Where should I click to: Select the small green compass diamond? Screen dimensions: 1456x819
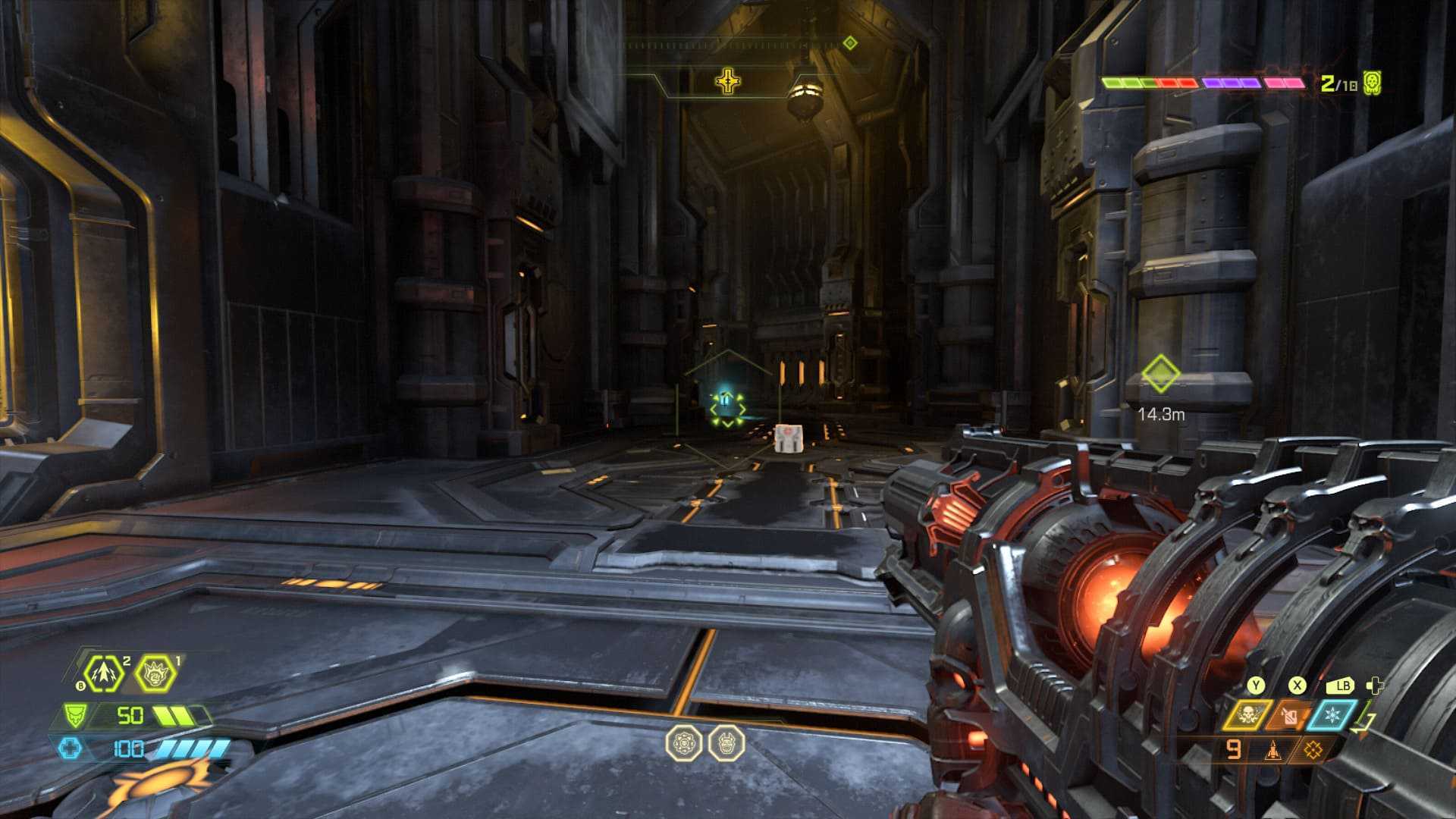point(850,43)
